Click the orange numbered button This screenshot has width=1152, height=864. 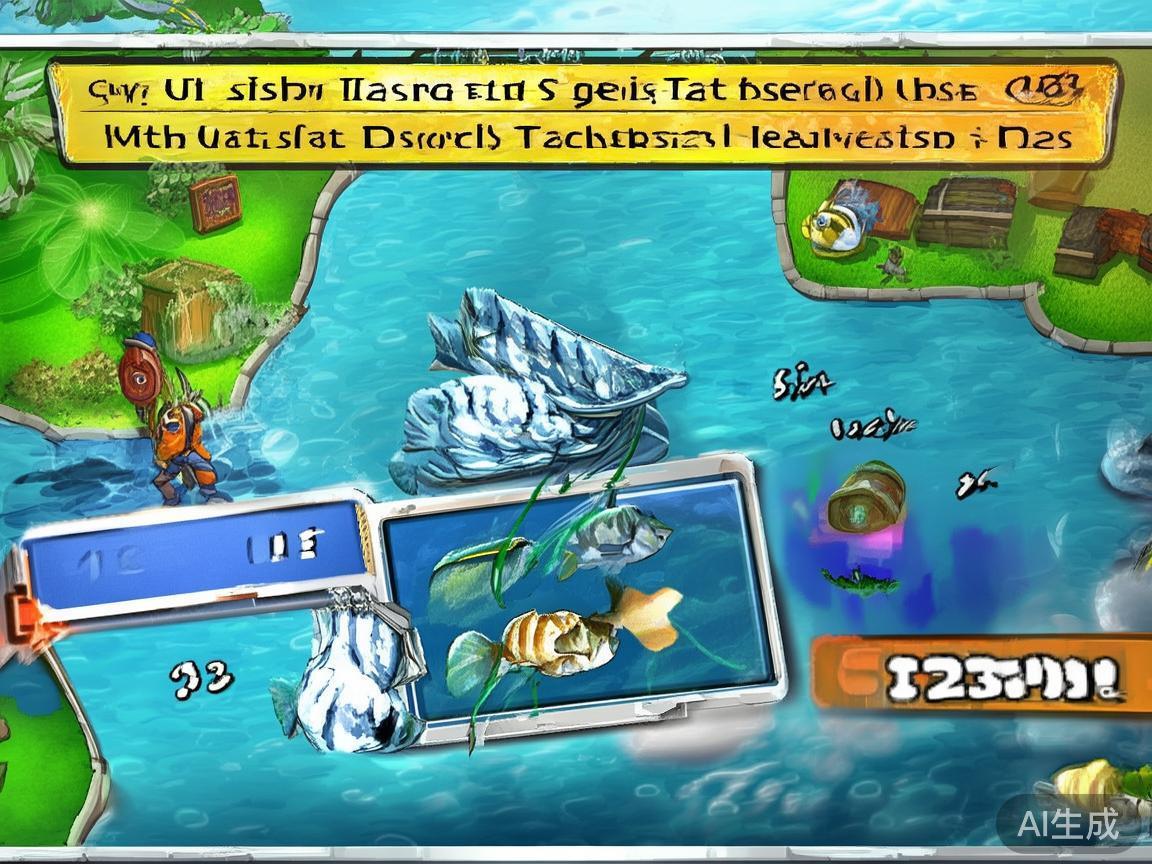(982, 672)
